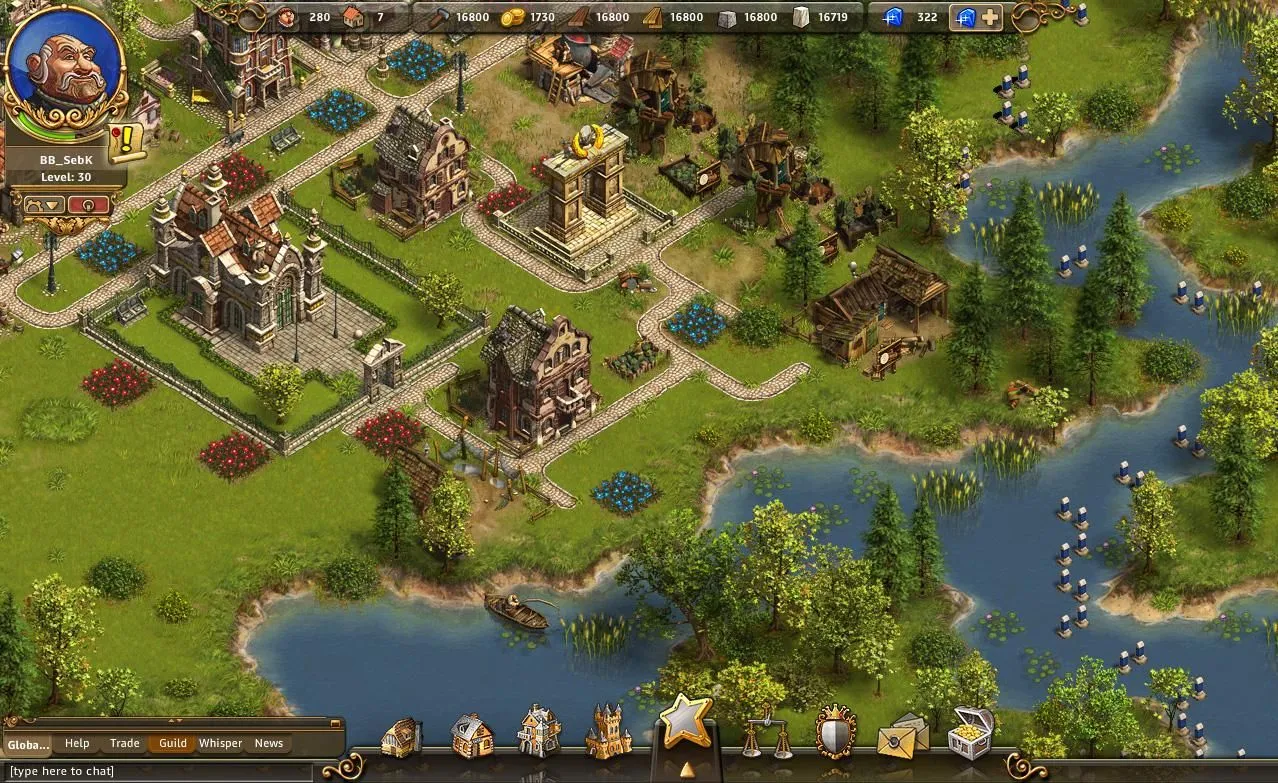
Task: Open the balance scales trade menu
Action: pyautogui.click(x=766, y=735)
